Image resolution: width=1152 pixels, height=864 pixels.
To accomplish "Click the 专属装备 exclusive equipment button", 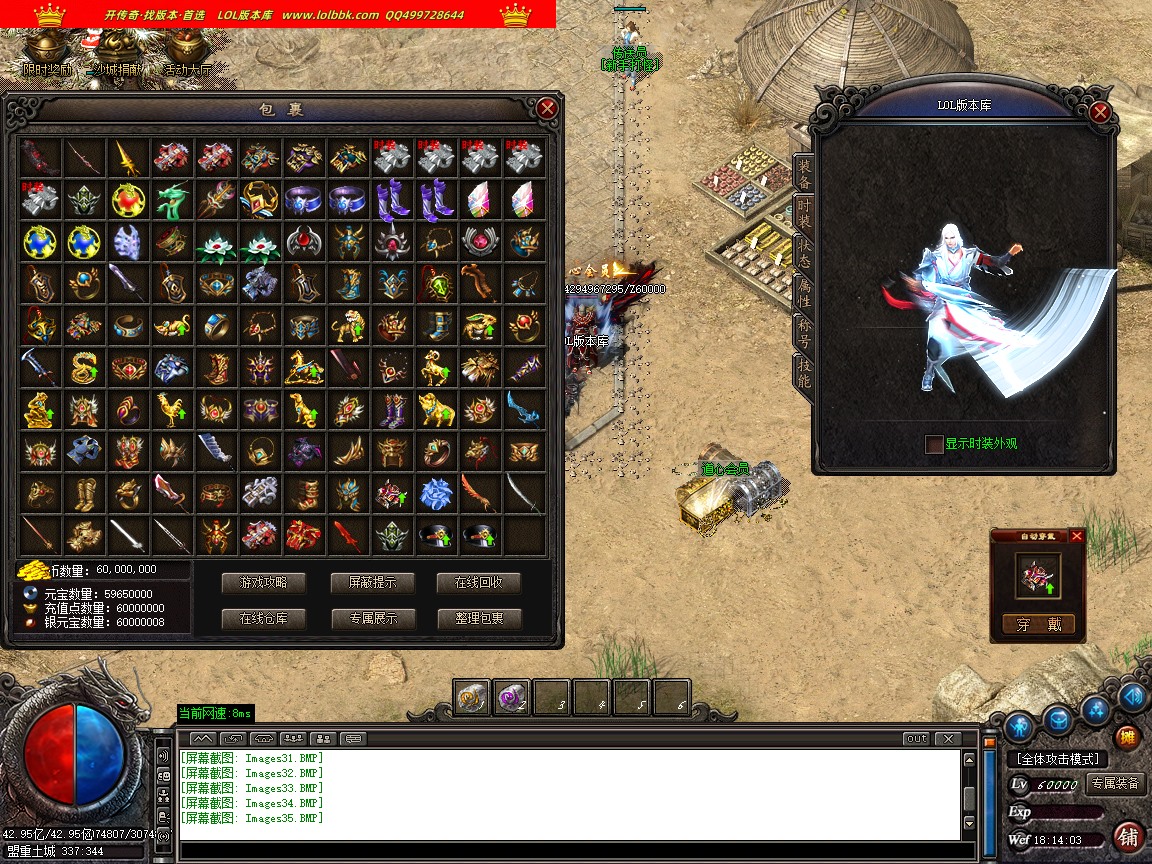I will coord(1115,783).
